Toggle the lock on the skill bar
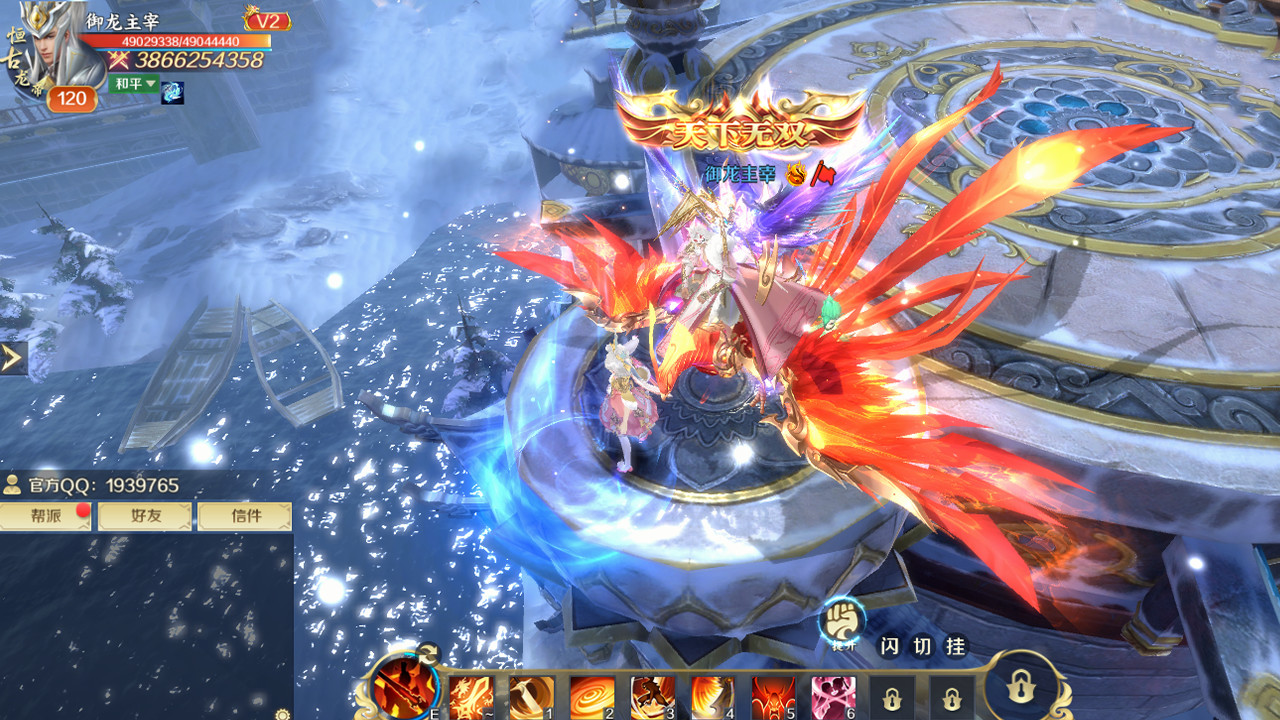 pos(1020,688)
